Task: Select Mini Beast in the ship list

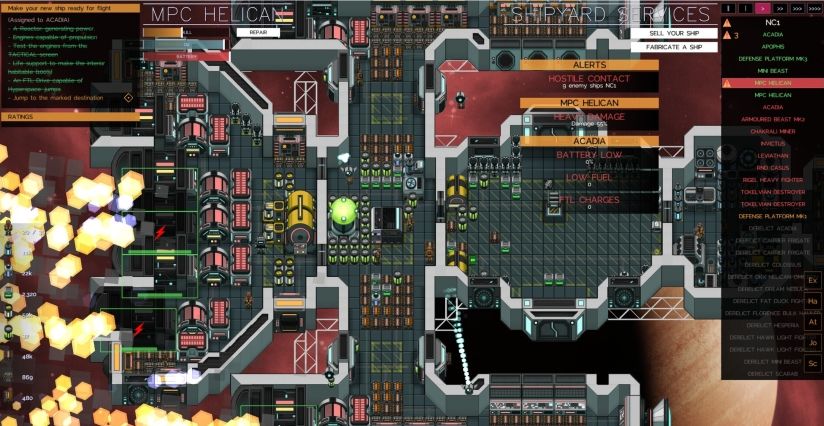Action: pos(772,70)
